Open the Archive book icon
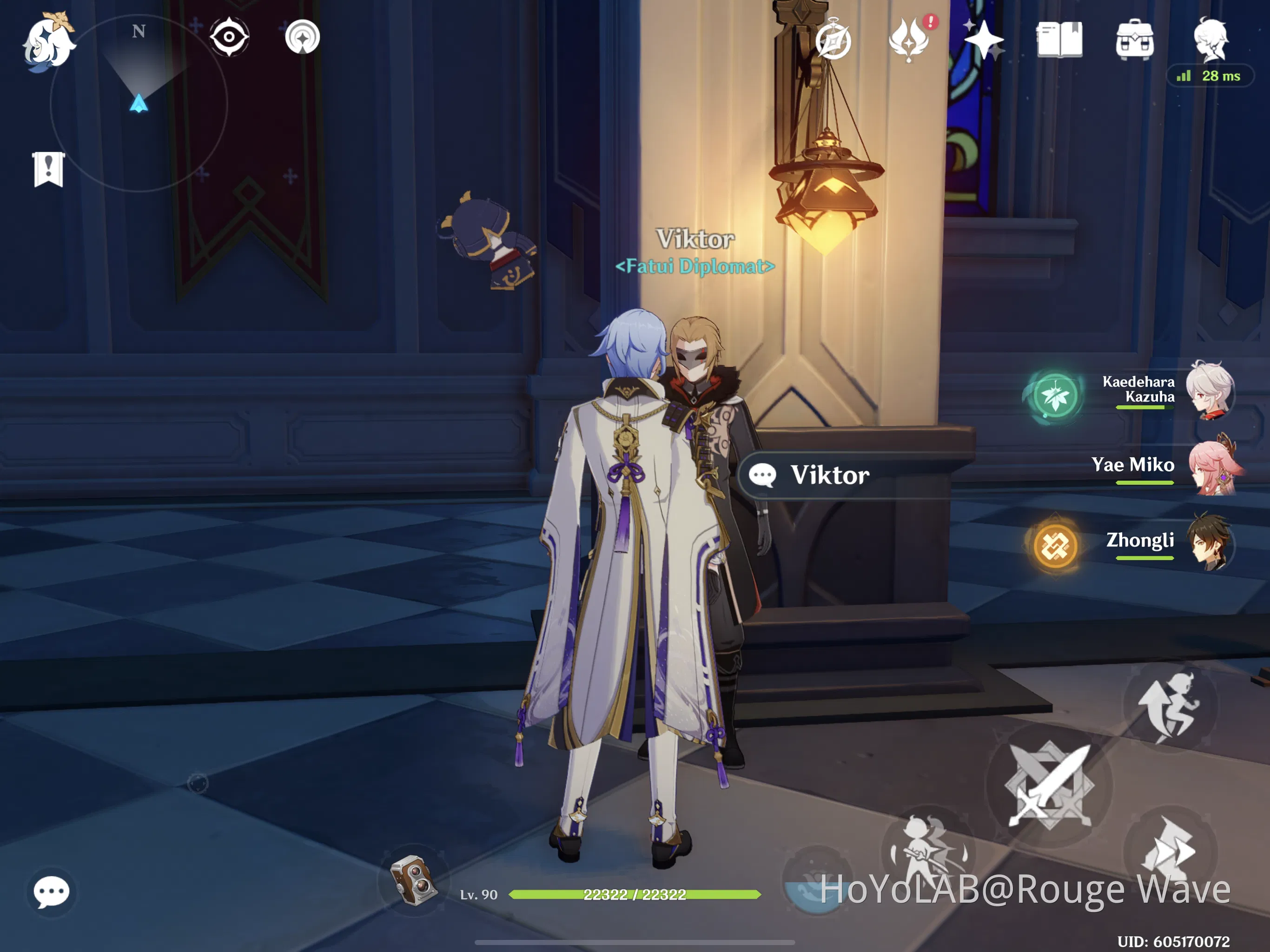1270x952 pixels. (x=1059, y=40)
